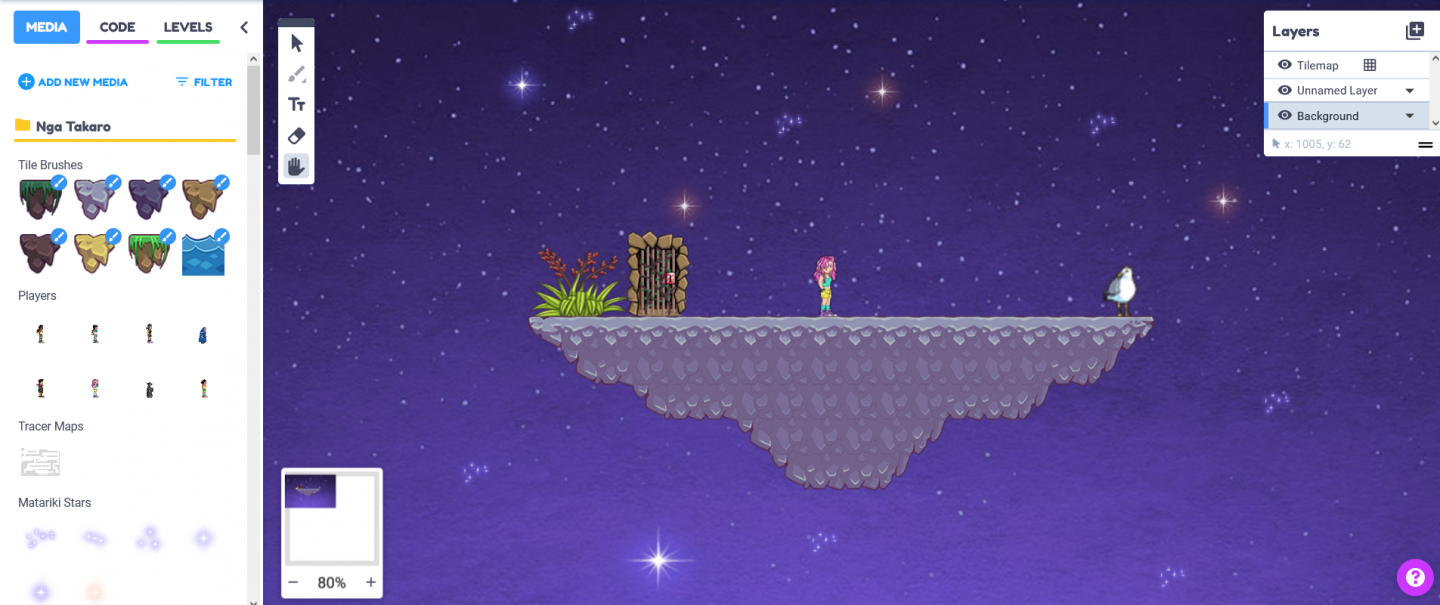Add a new layer

click(x=1415, y=31)
